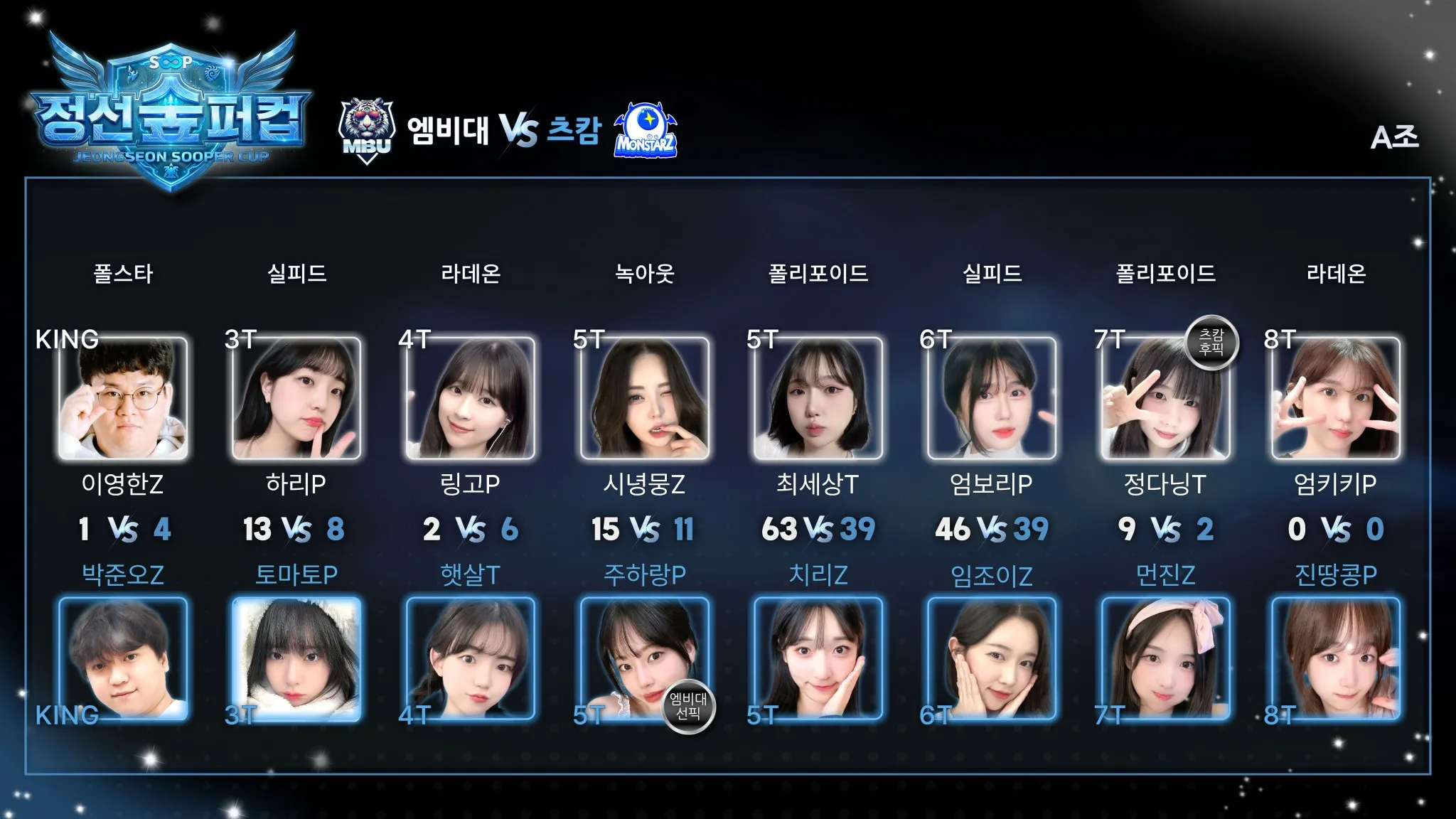The width and height of the screenshot is (1456, 819).
Task: Choose 치리Z's portrait
Action: point(818,658)
